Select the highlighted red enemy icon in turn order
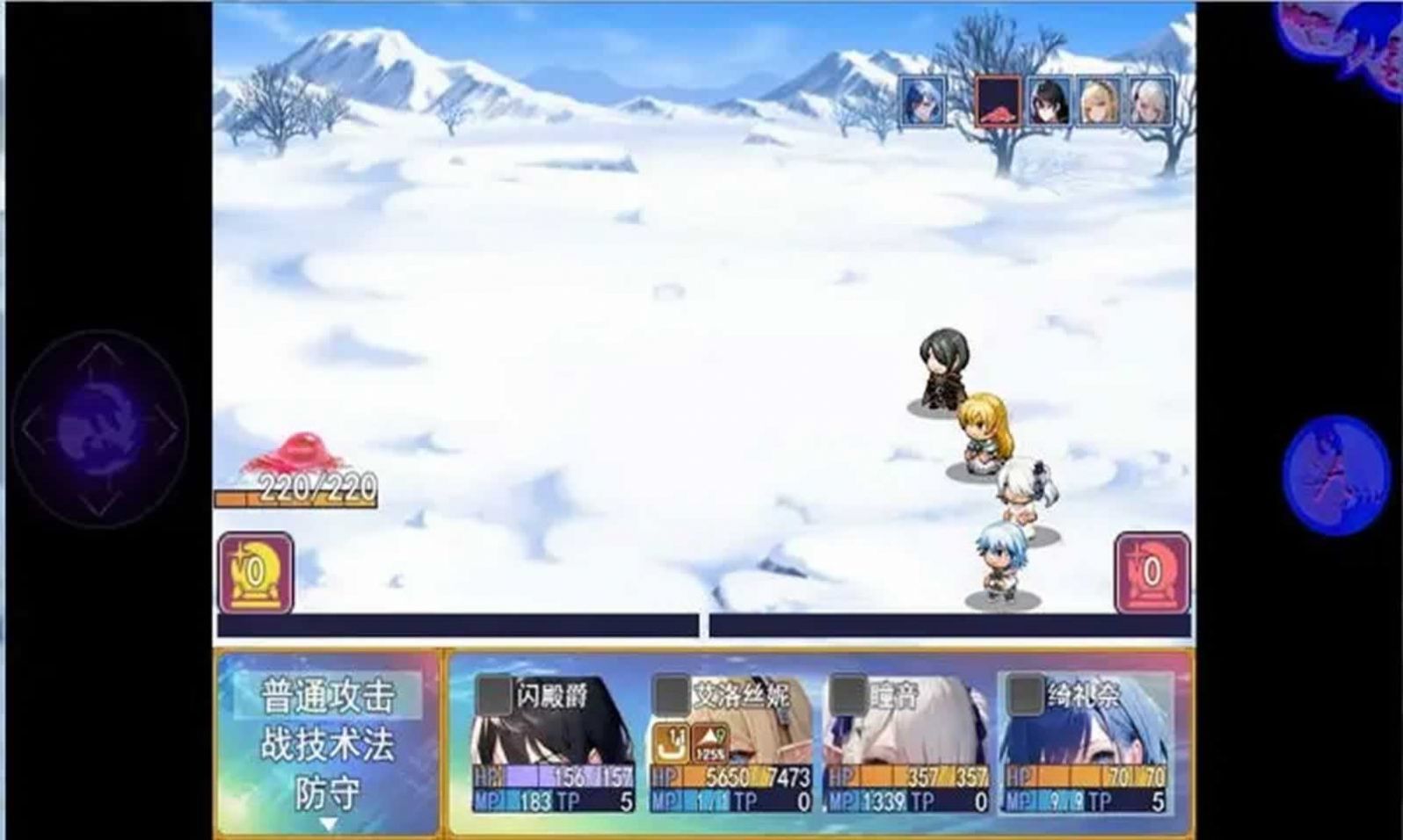 pyautogui.click(x=997, y=103)
